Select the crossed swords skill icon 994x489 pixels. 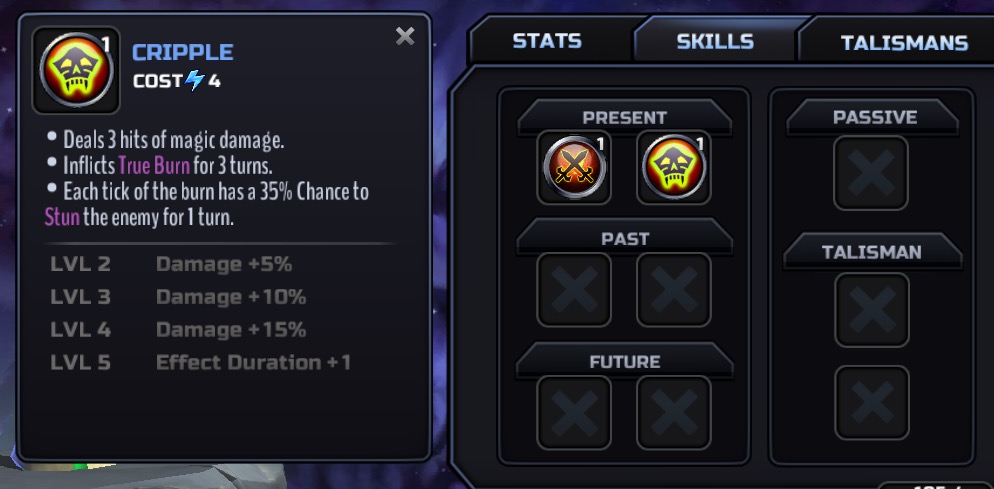pos(574,169)
